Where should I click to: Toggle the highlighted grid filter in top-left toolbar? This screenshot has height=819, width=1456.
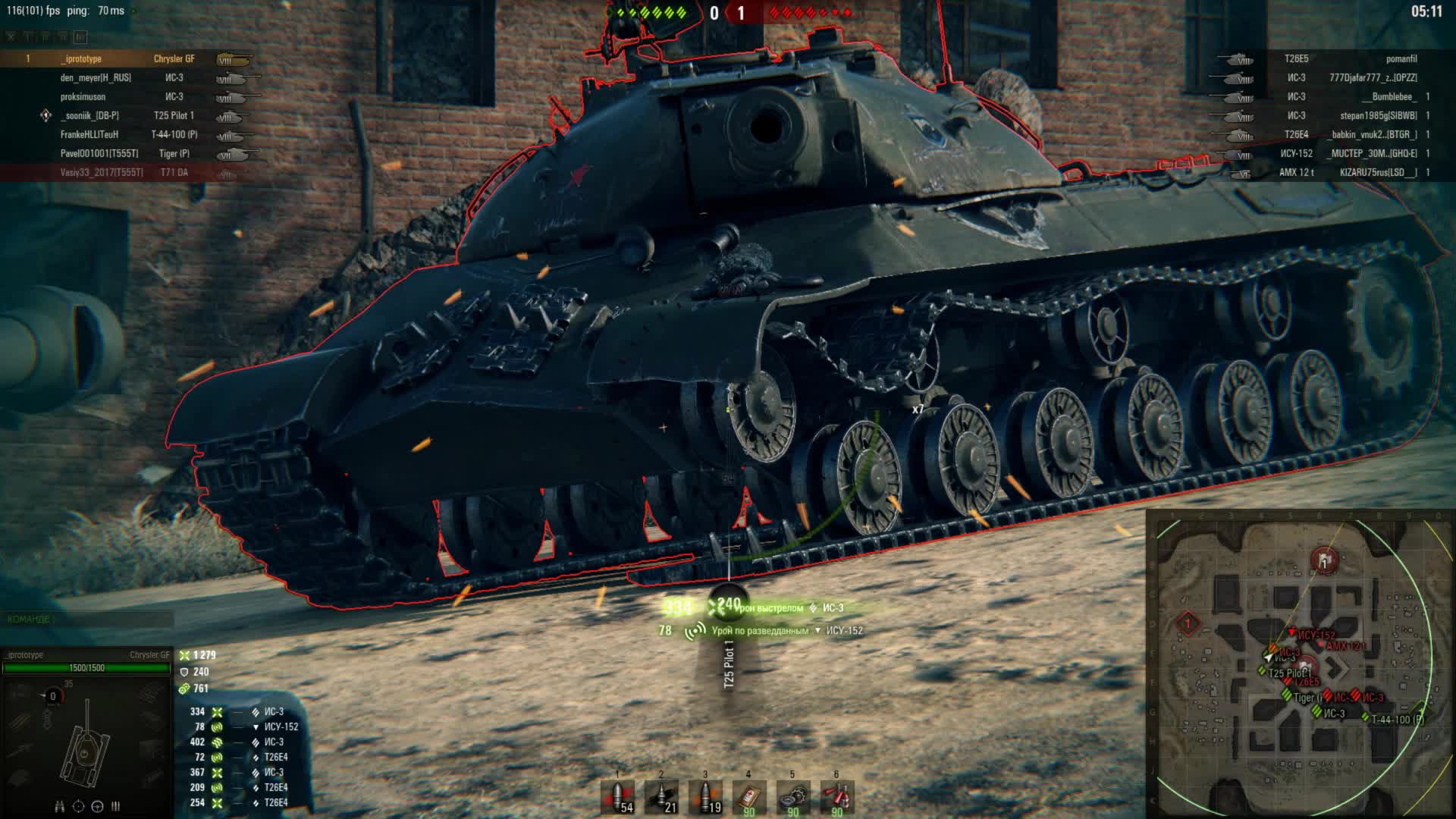[80, 36]
